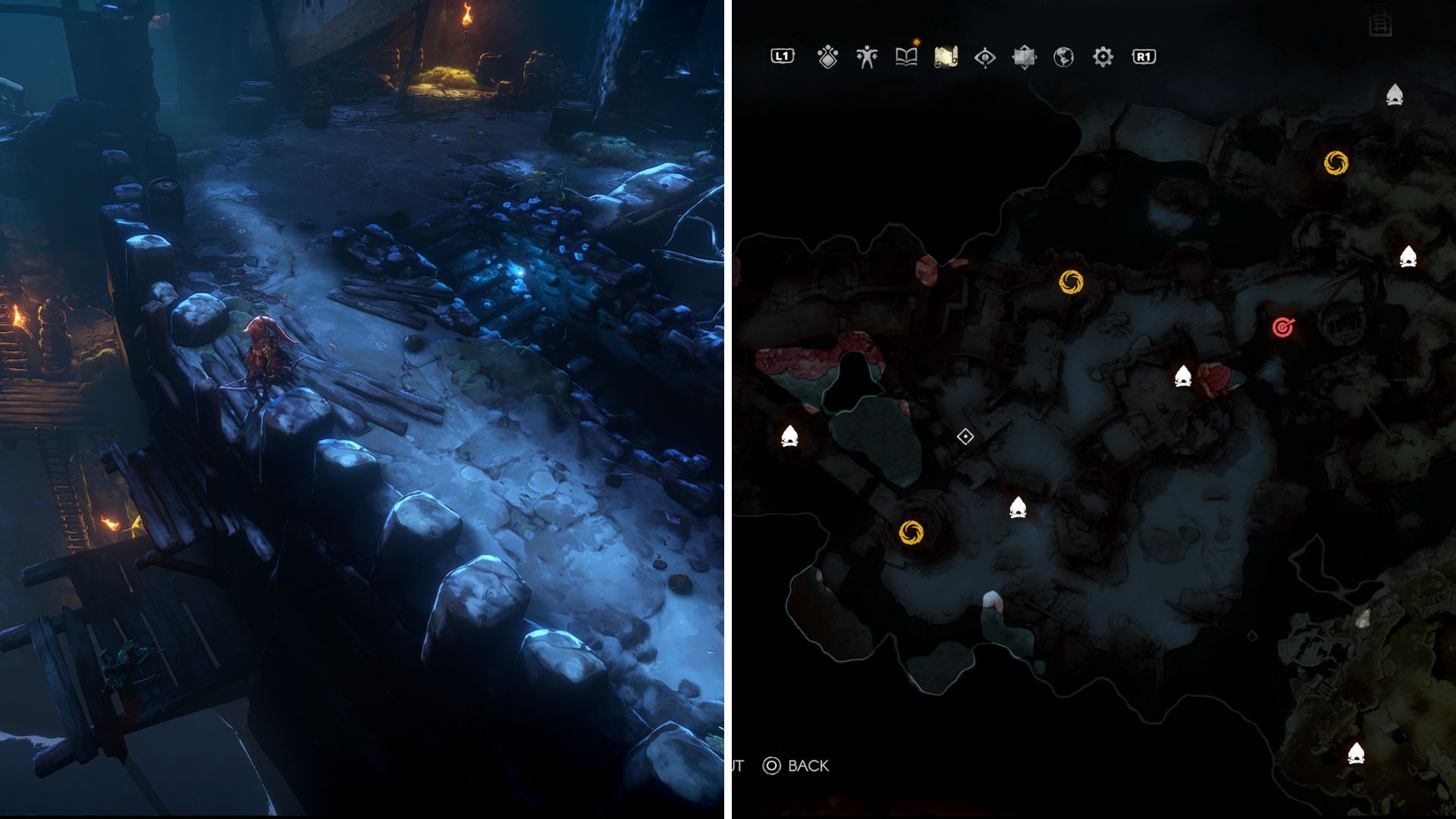Show the globe world tab
The image size is (1456, 819).
(x=1063, y=57)
